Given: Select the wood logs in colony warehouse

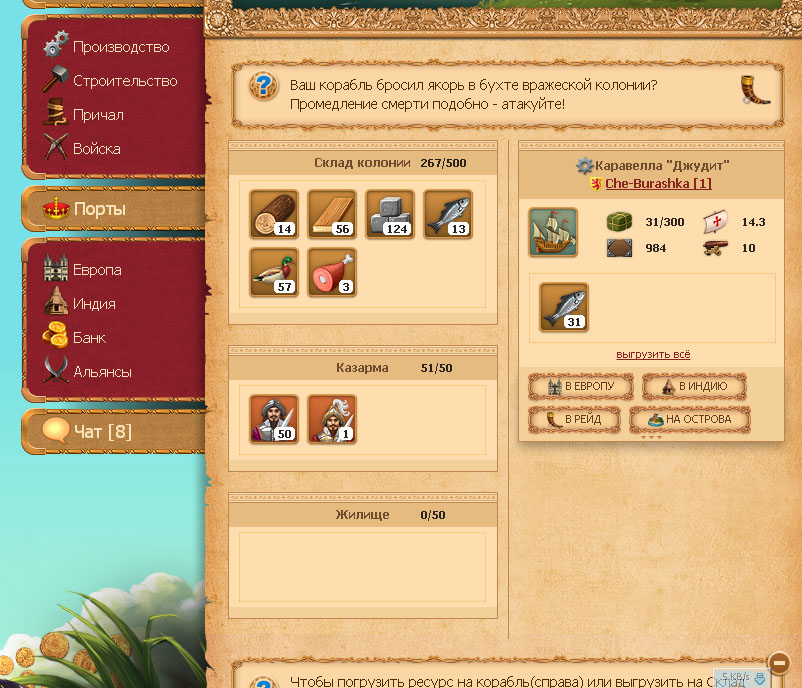Looking at the screenshot, I should (273, 214).
